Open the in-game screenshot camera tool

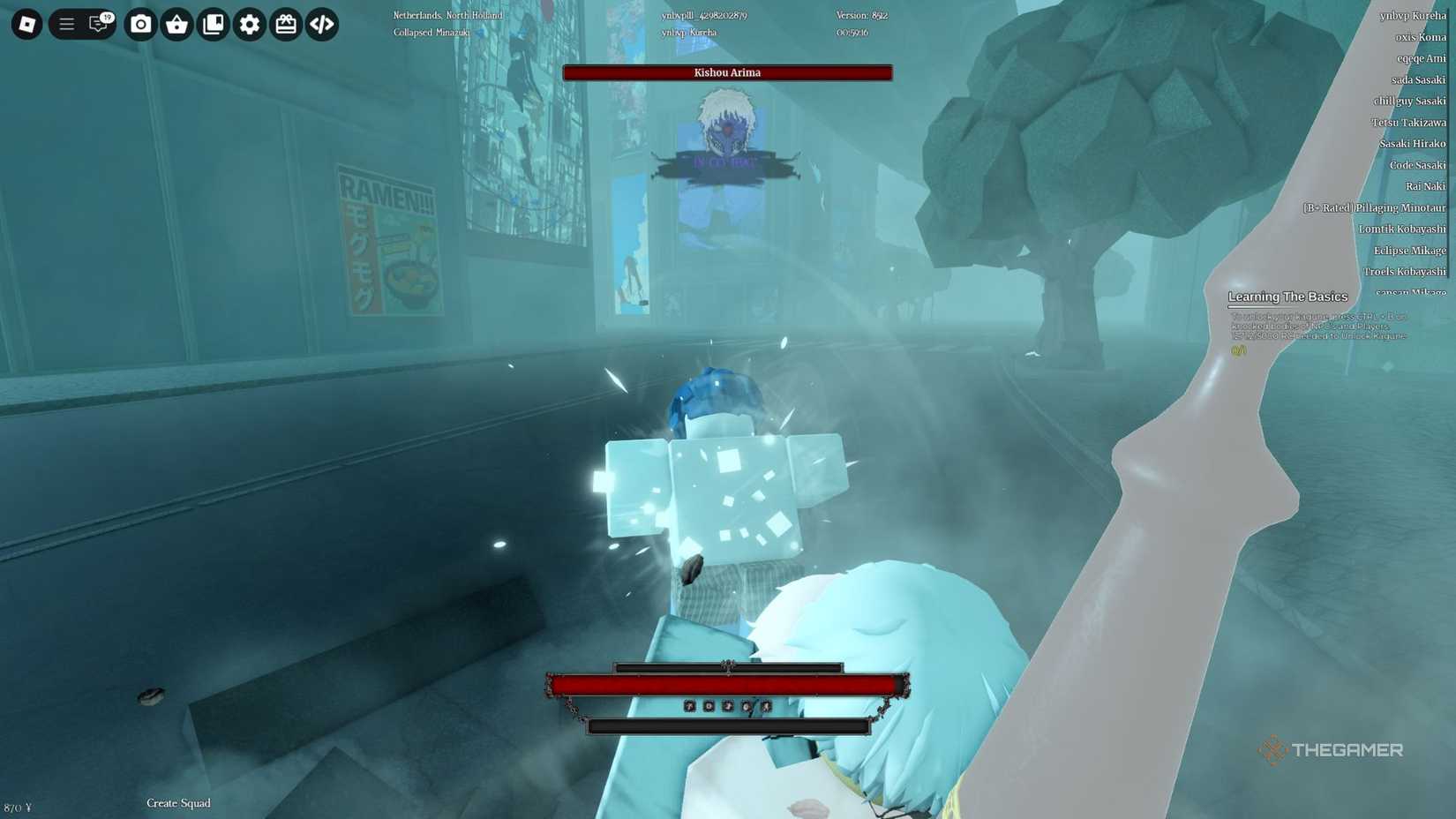coord(140,25)
